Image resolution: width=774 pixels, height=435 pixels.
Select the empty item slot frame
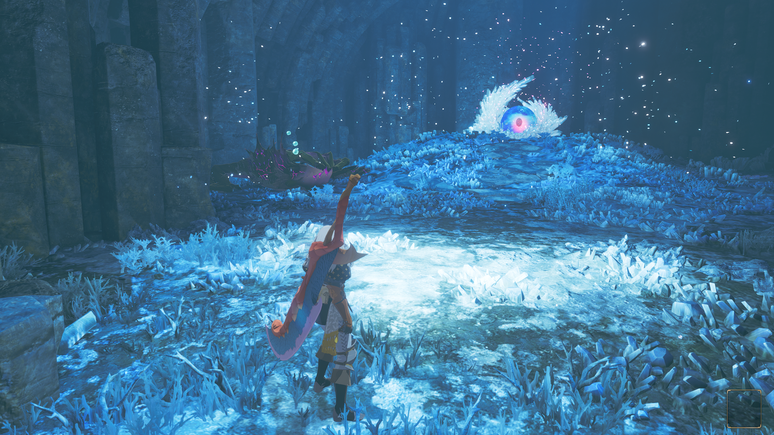(743, 408)
